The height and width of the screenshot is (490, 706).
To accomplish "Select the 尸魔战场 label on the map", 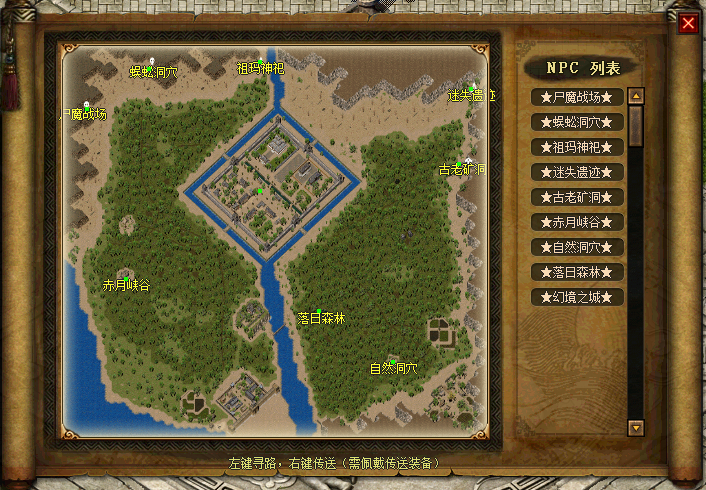I will [x=84, y=114].
